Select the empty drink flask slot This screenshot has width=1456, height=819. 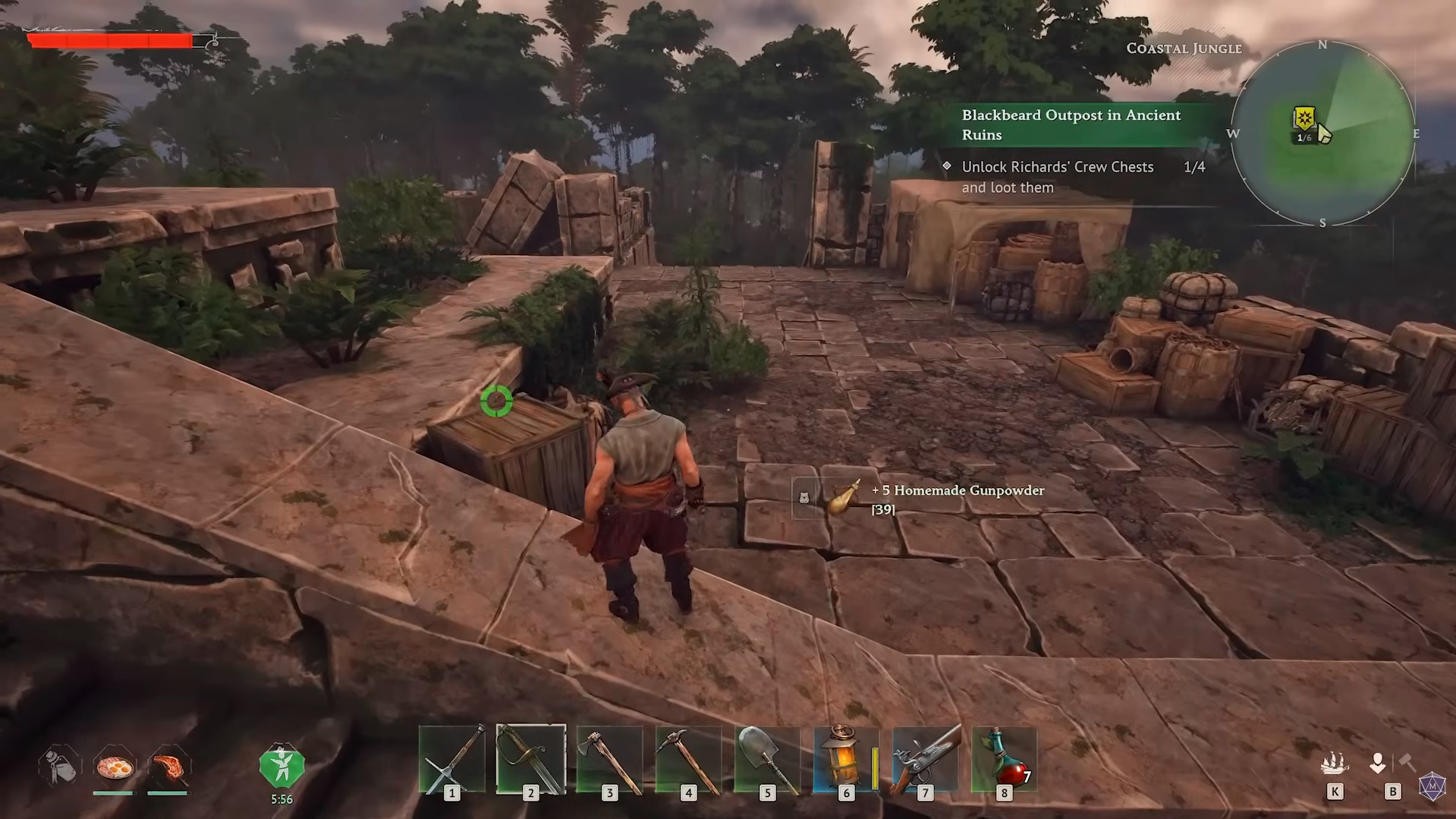tap(59, 766)
